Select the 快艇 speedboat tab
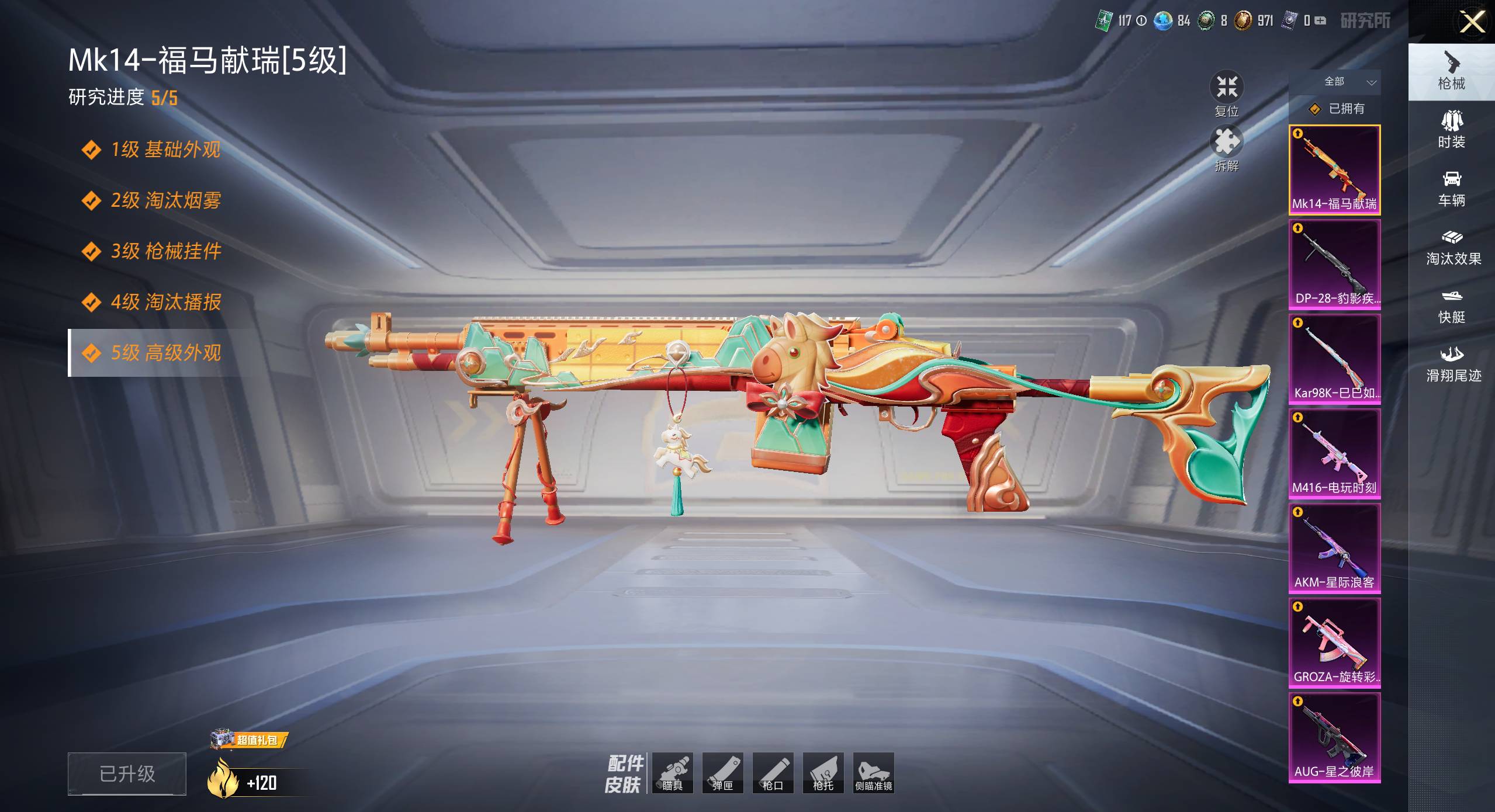 coord(1451,306)
